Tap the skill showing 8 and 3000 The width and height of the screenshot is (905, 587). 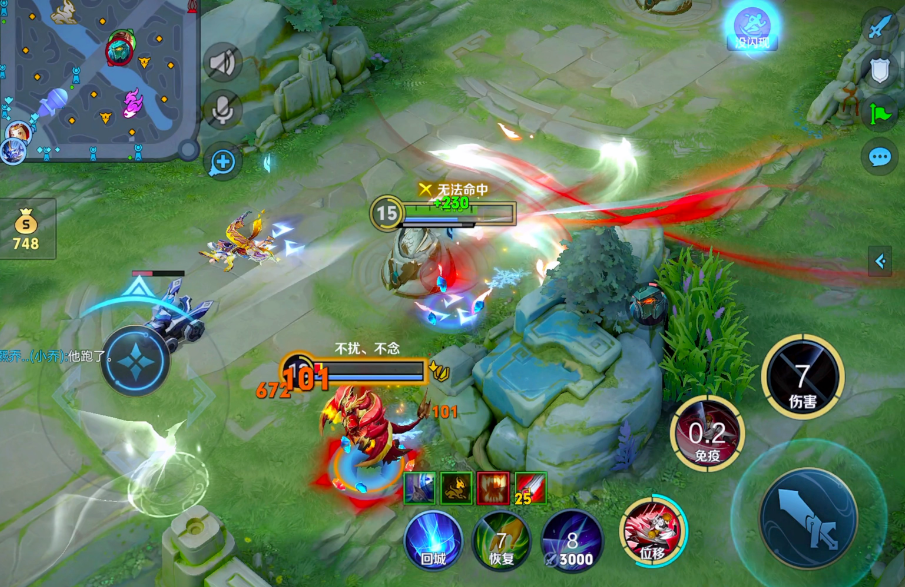[572, 540]
